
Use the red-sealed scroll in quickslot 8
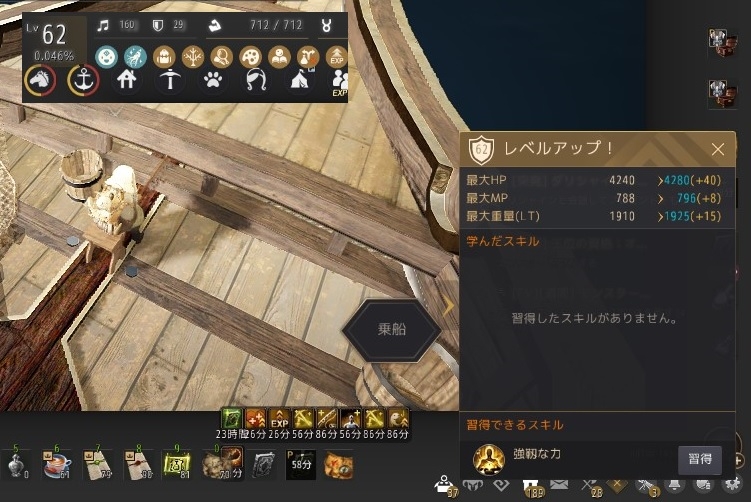pyautogui.click(x=140, y=464)
